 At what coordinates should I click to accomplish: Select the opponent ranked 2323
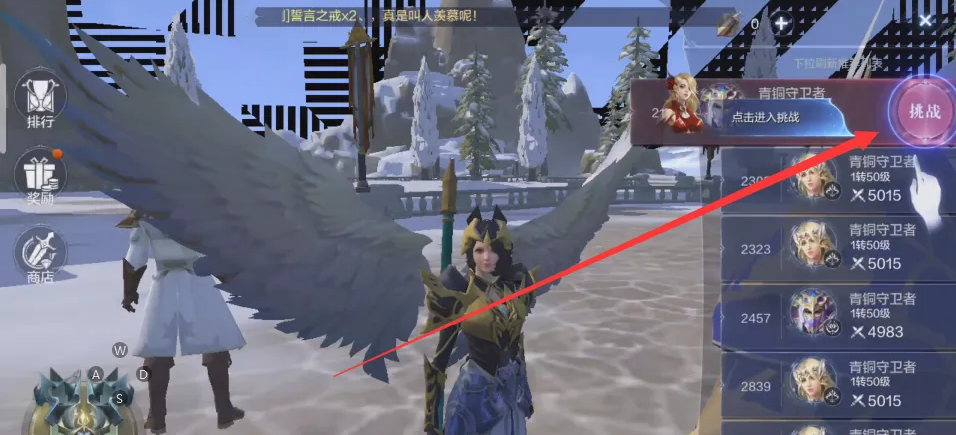click(838, 248)
